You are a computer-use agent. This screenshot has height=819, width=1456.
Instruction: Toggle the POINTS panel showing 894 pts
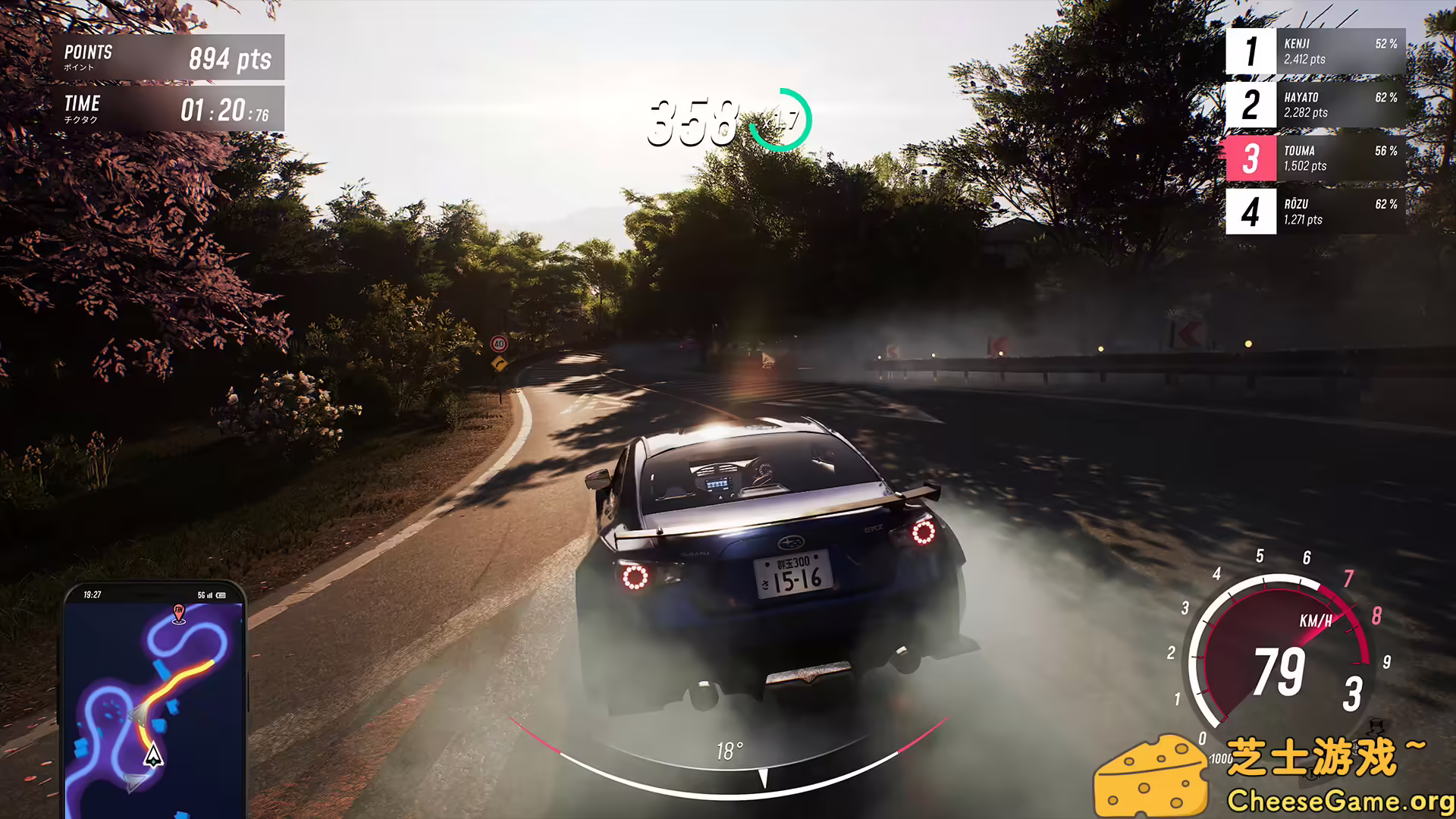(165, 57)
